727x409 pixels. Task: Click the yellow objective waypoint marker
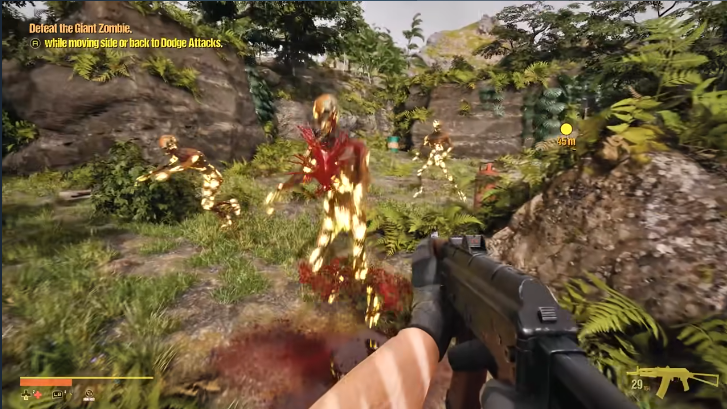pyautogui.click(x=566, y=128)
